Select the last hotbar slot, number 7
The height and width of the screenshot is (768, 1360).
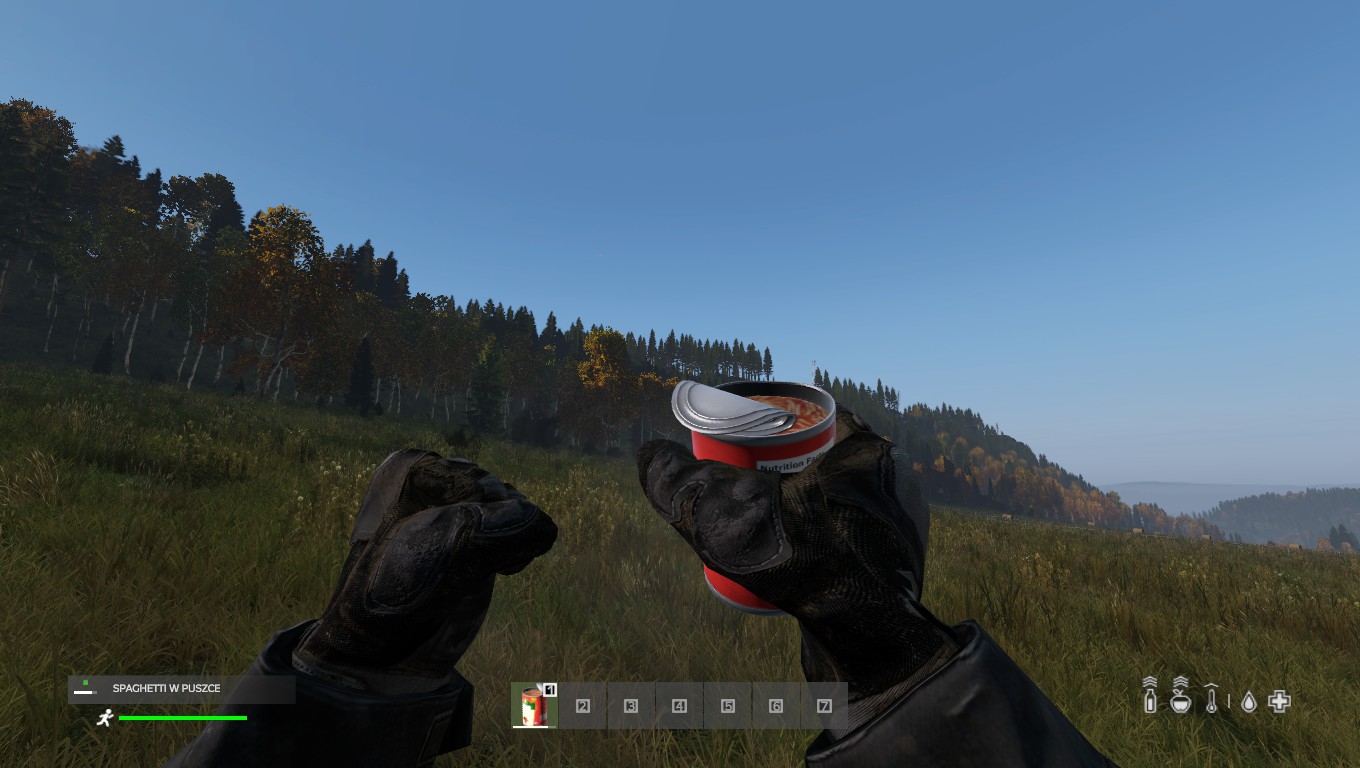pyautogui.click(x=824, y=706)
